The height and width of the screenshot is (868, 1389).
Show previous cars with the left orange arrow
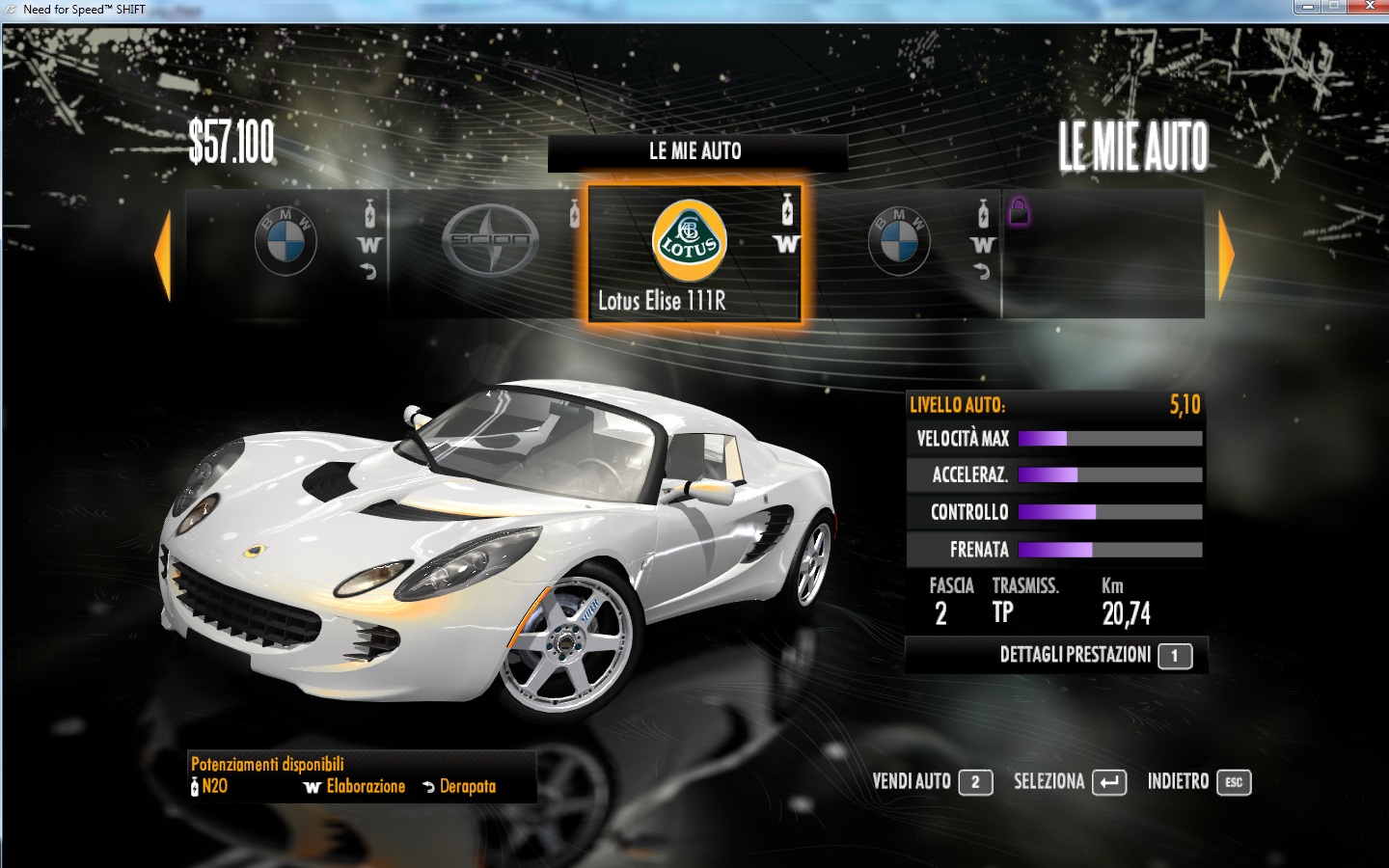click(x=163, y=255)
